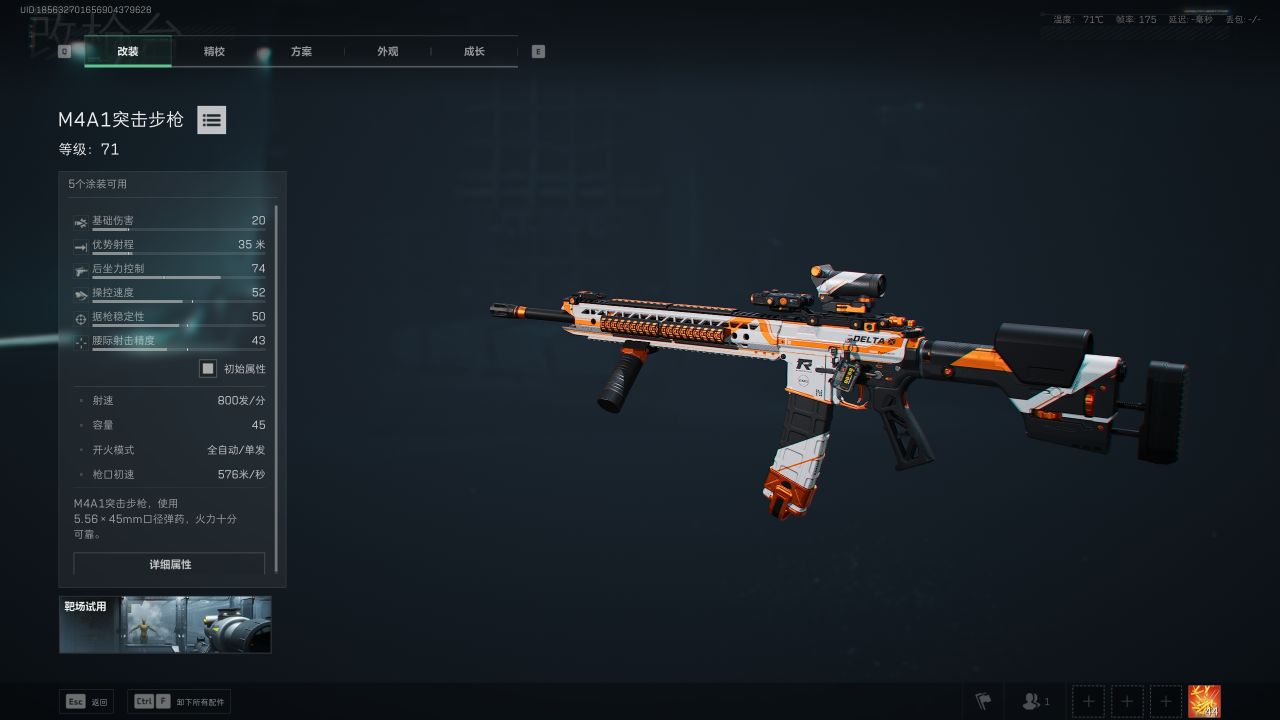Open the list icon beside M4A1突击步枪

click(211, 120)
